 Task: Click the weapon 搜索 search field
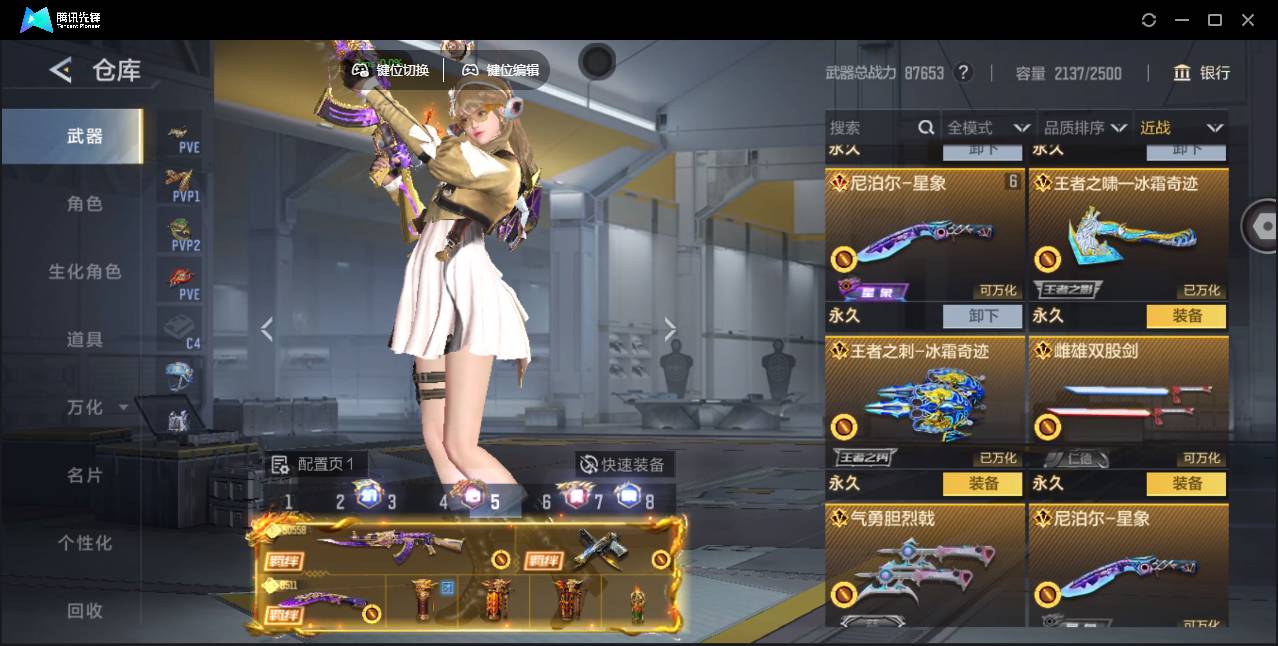pyautogui.click(x=872, y=128)
